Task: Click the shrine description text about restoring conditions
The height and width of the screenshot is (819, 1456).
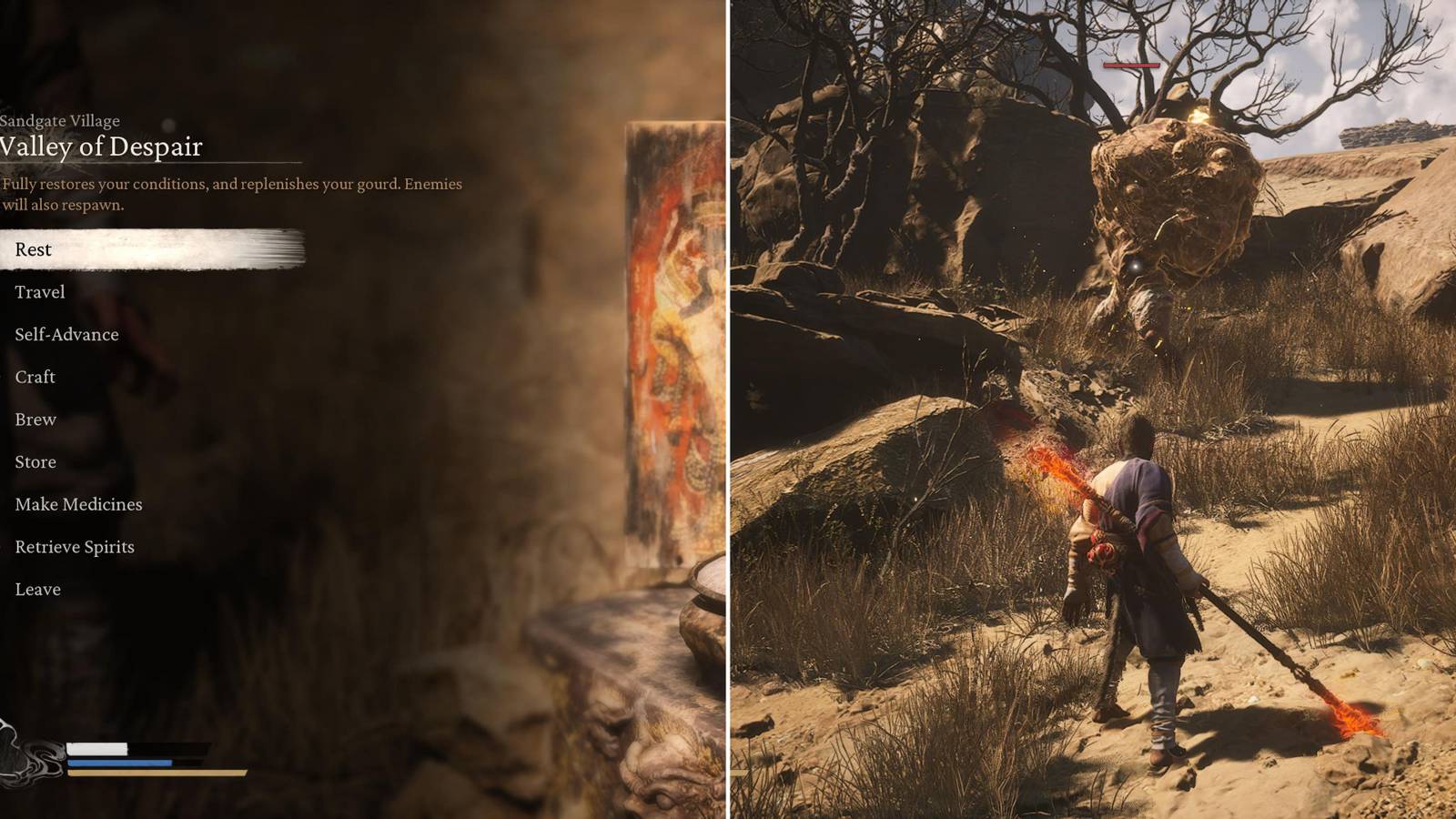Action: (x=232, y=193)
